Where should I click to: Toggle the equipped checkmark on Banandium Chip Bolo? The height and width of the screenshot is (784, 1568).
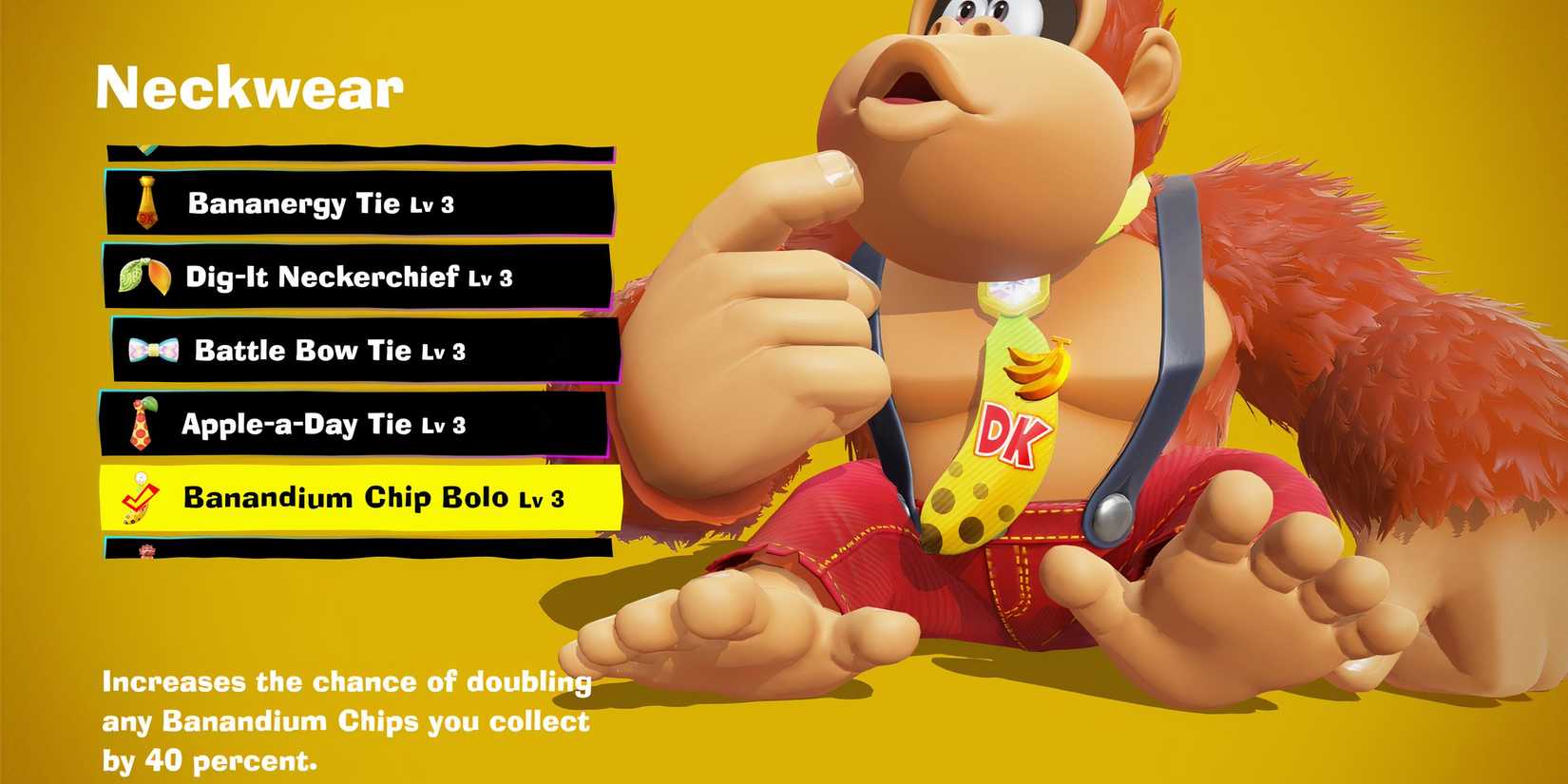pyautogui.click(x=143, y=497)
